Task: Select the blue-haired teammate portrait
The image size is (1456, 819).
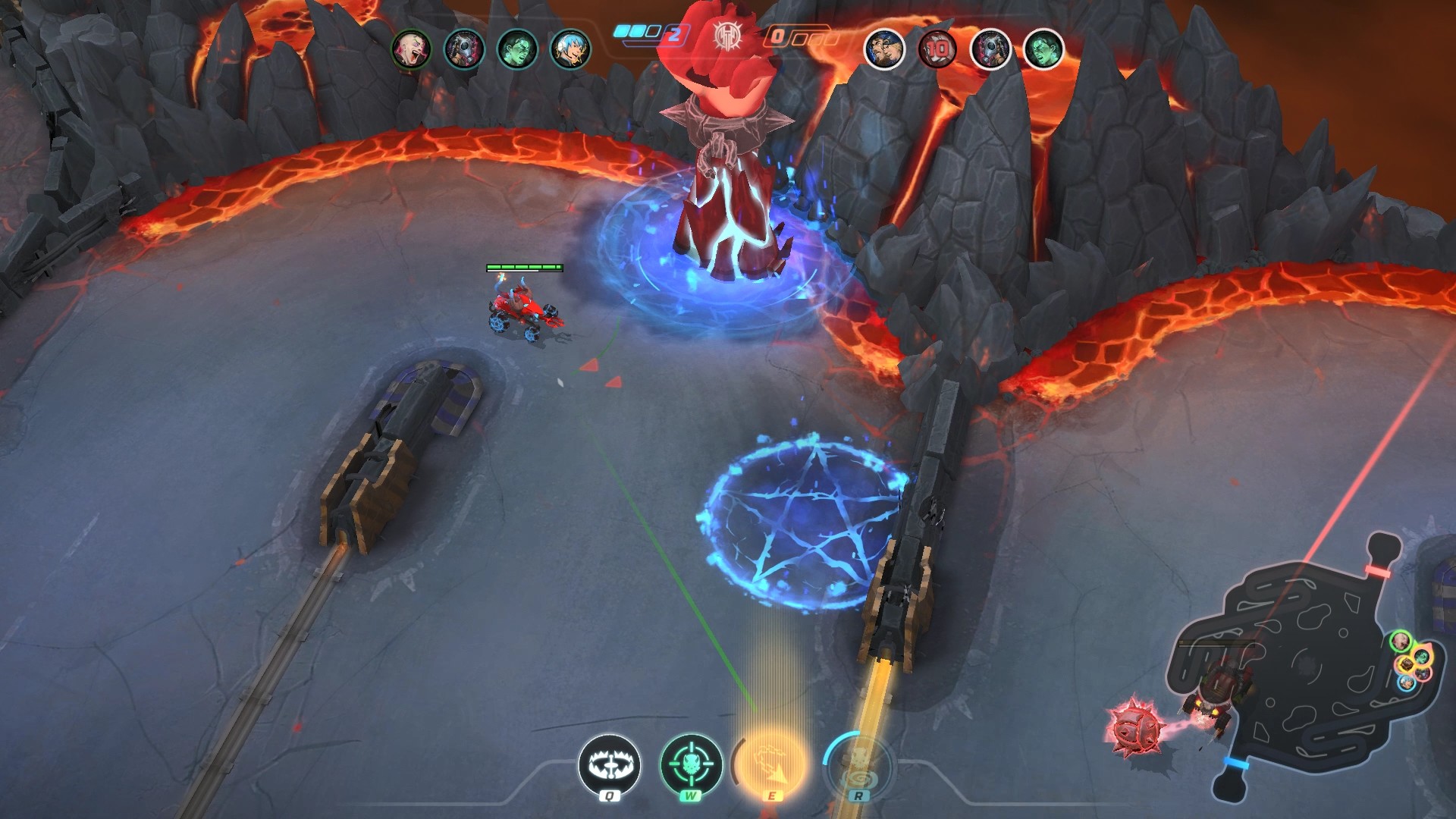Action: point(570,50)
